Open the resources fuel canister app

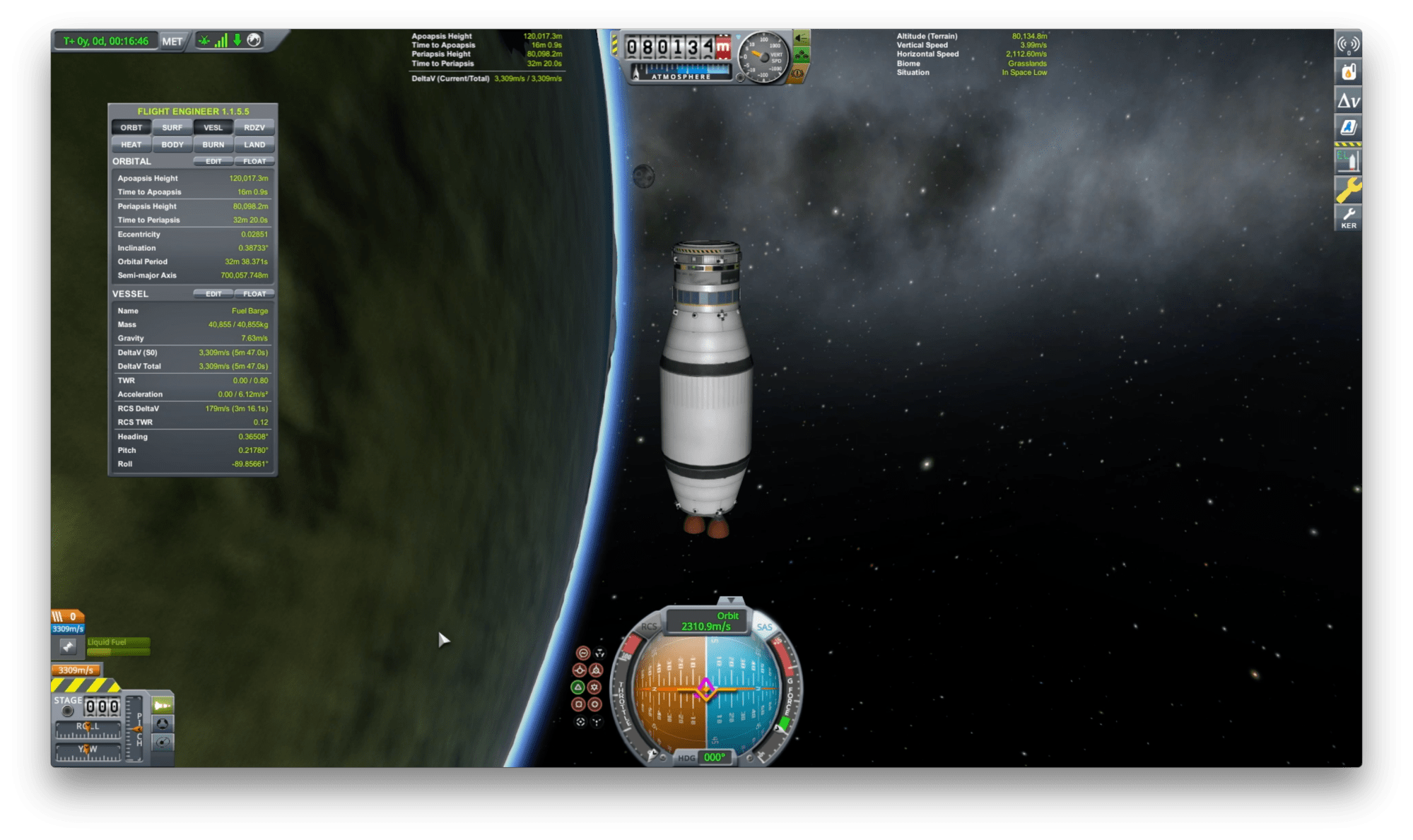click(1348, 72)
